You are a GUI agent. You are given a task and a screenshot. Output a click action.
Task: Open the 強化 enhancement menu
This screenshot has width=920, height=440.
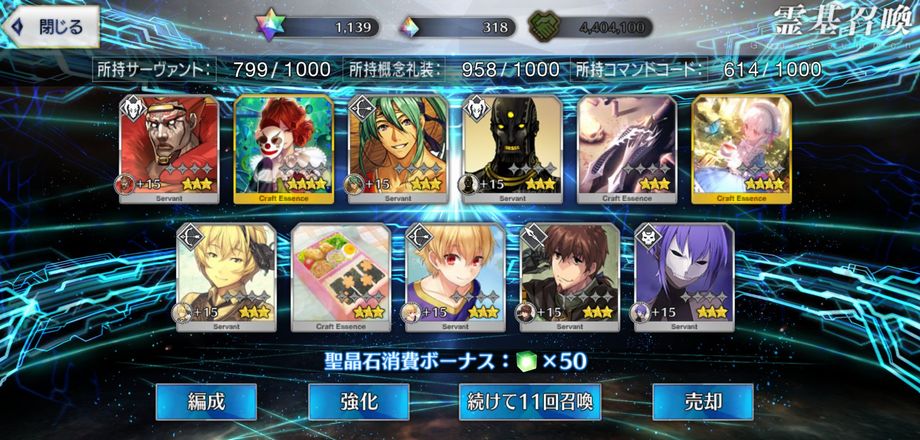[358, 402]
